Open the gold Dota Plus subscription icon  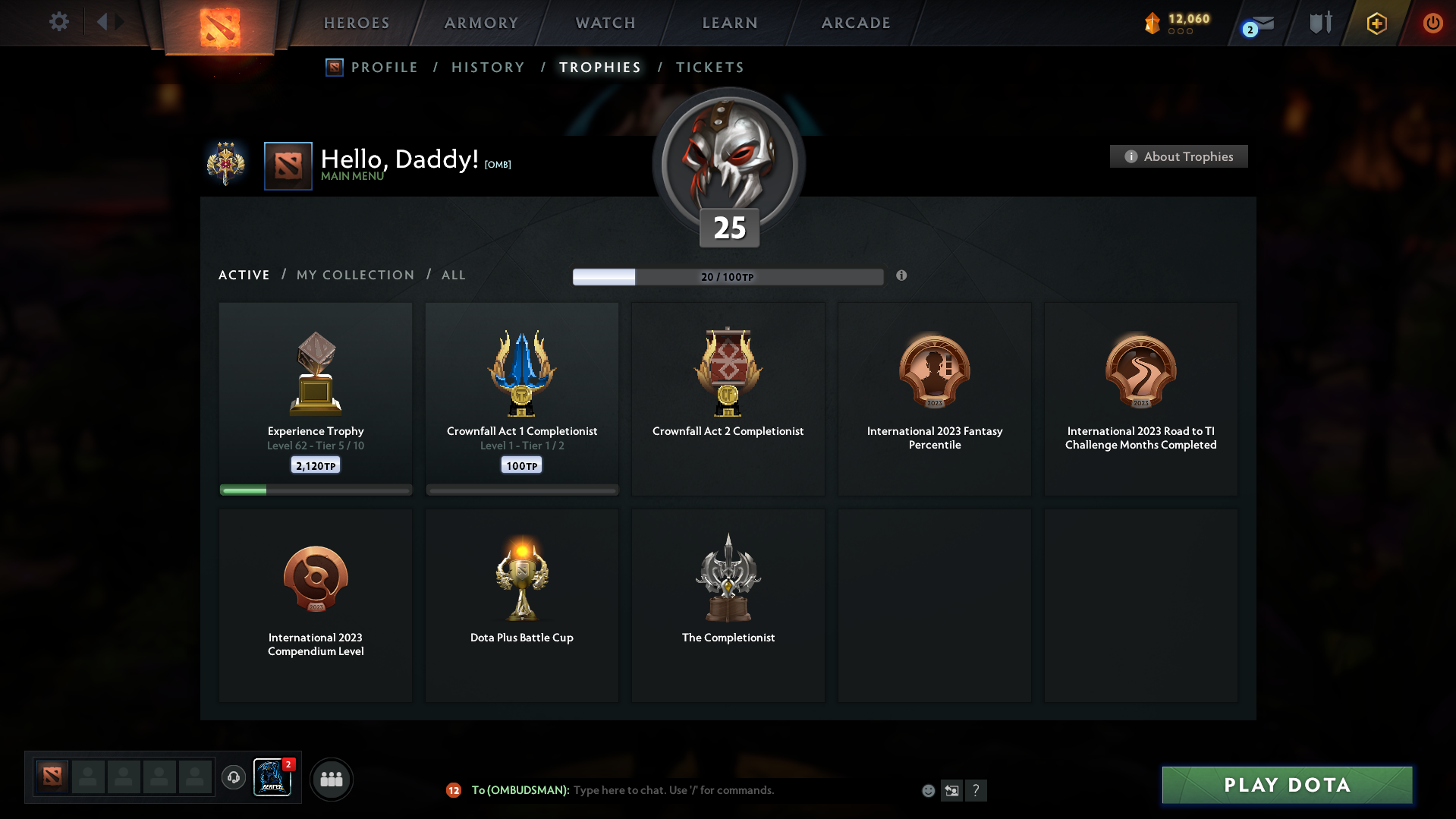[x=1376, y=24]
